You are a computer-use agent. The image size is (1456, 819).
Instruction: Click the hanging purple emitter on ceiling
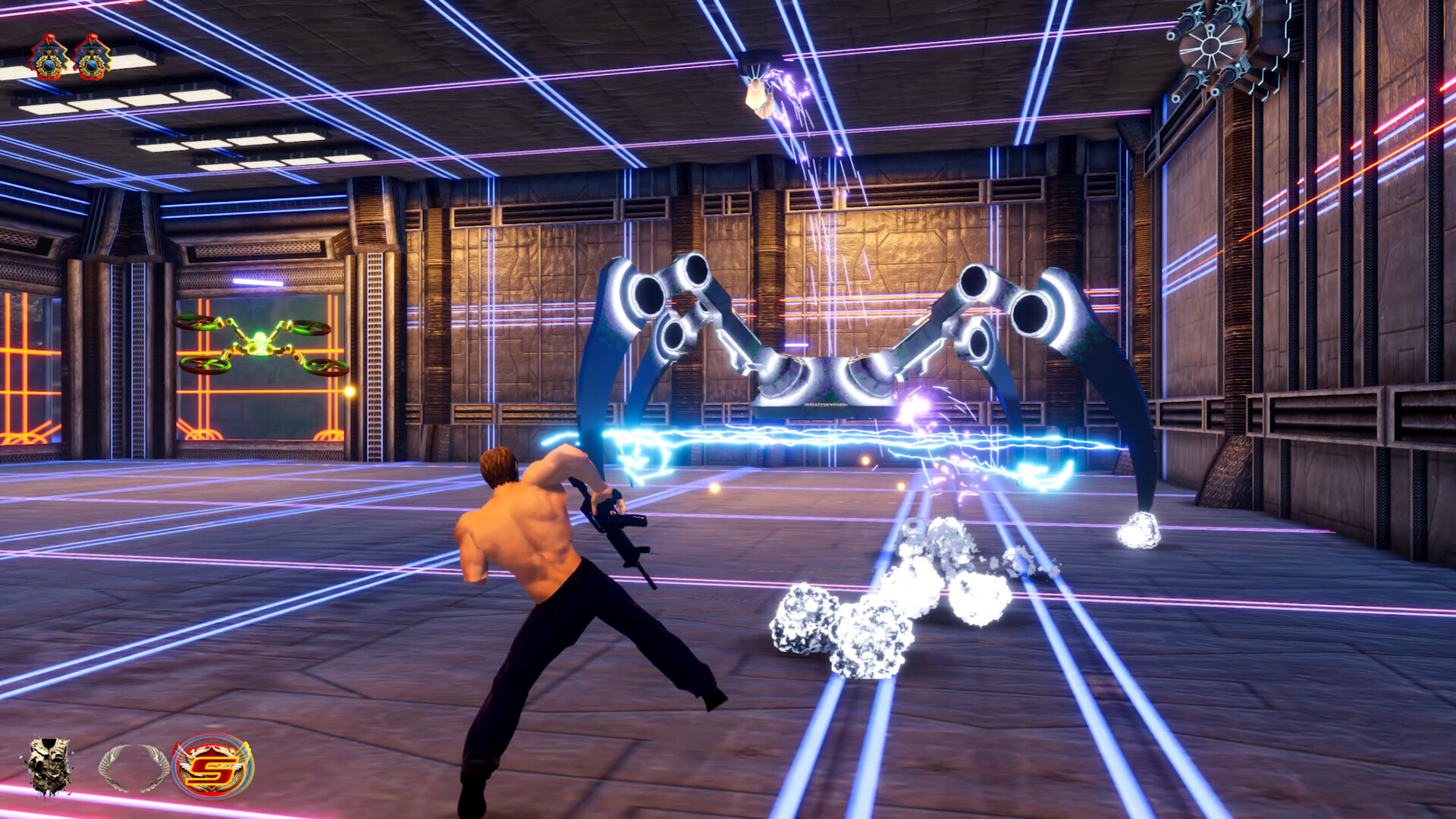click(x=758, y=91)
